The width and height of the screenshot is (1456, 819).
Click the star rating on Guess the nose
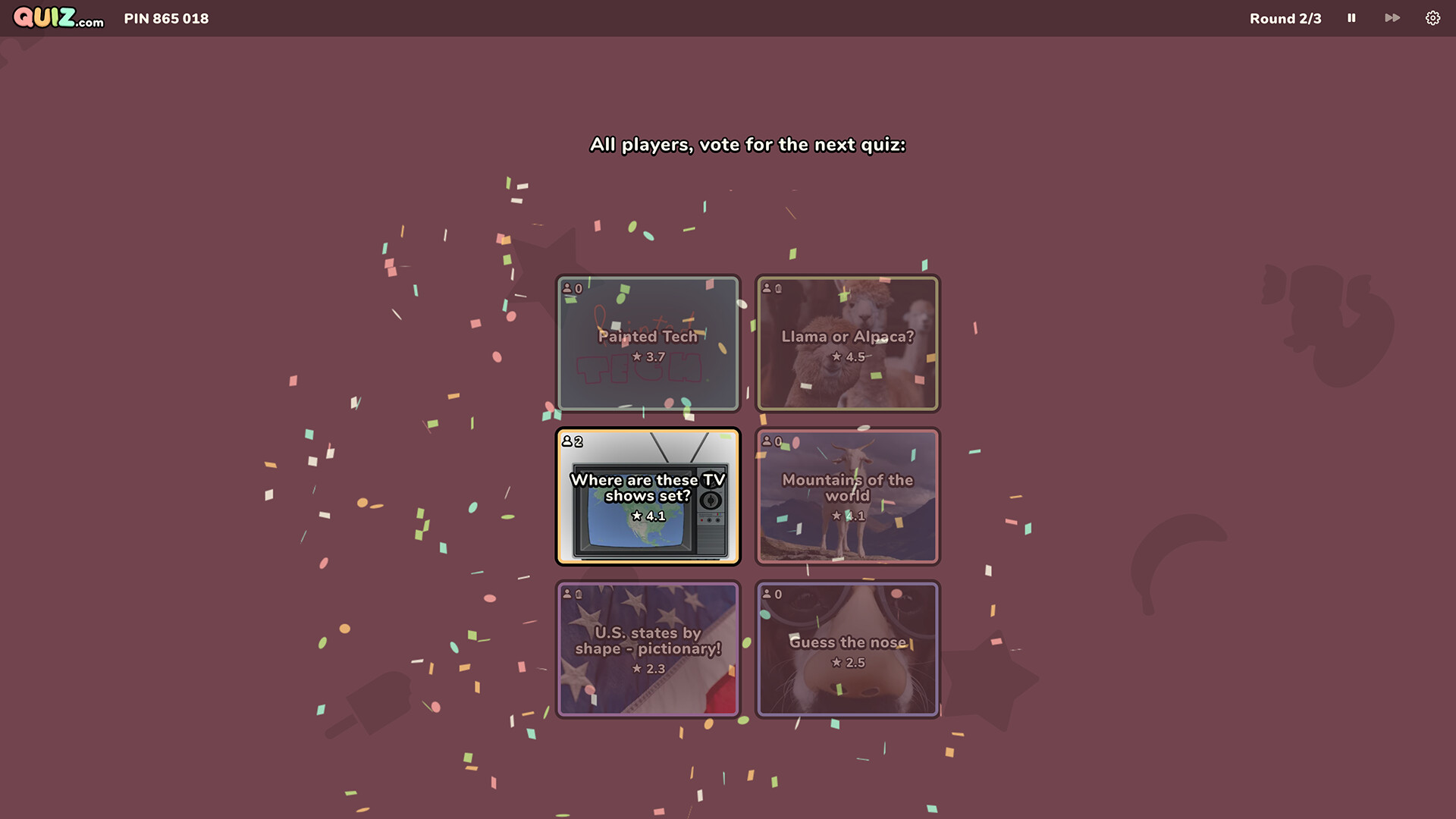point(848,661)
